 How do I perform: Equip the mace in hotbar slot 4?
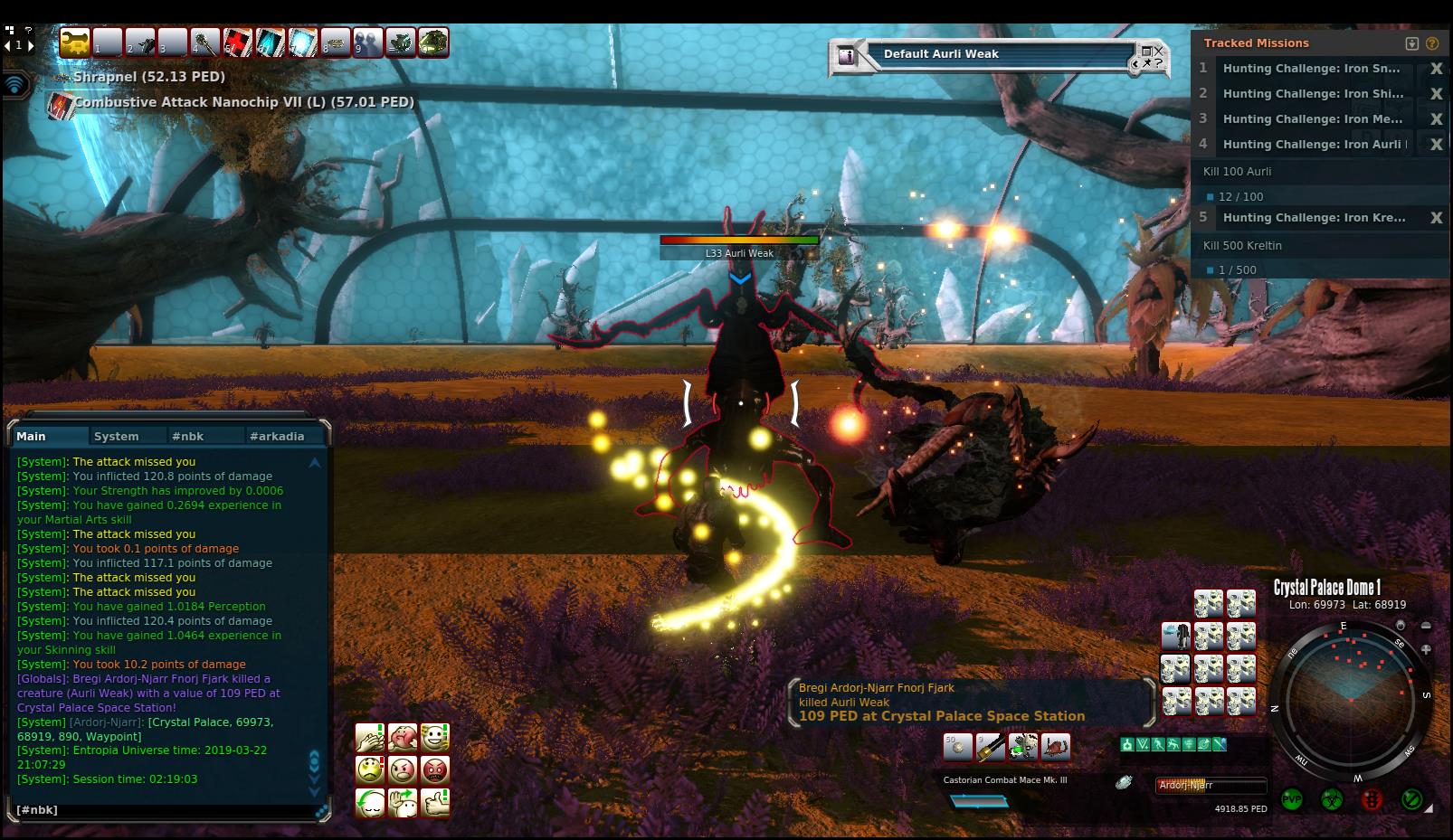click(x=204, y=42)
